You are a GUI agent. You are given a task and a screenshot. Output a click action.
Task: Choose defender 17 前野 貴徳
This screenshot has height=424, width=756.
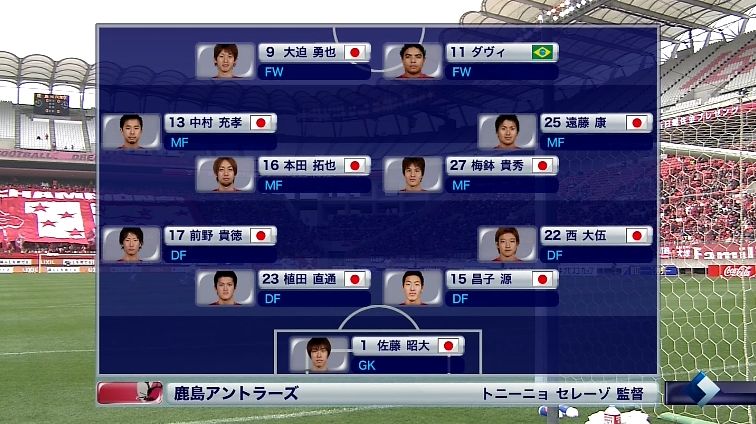[x=190, y=244]
